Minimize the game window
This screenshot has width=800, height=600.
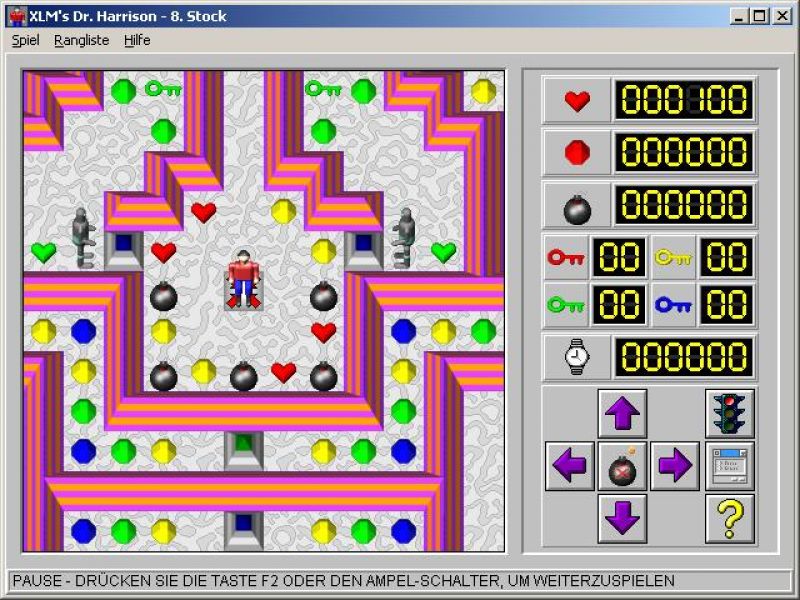(740, 16)
